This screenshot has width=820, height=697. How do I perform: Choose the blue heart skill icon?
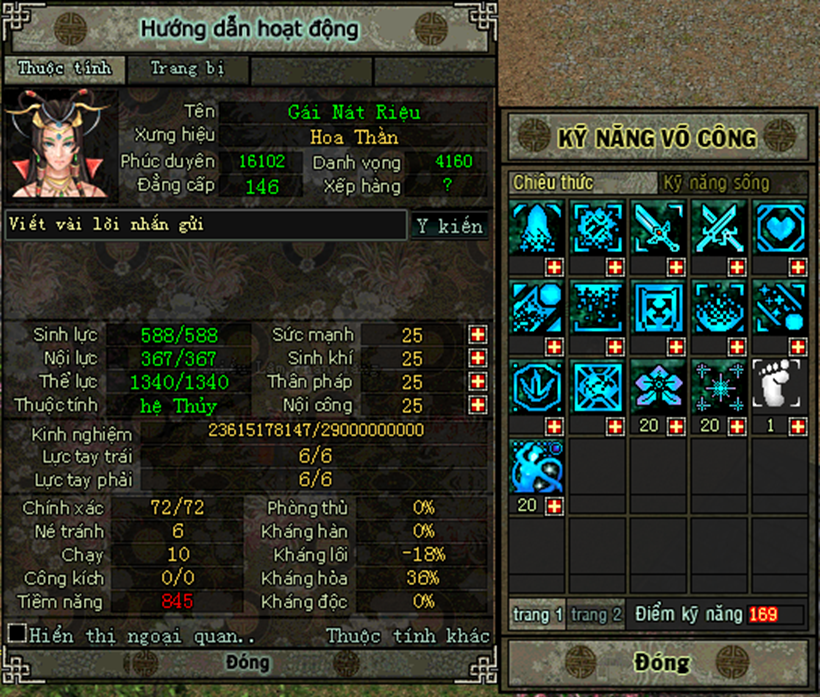point(778,226)
